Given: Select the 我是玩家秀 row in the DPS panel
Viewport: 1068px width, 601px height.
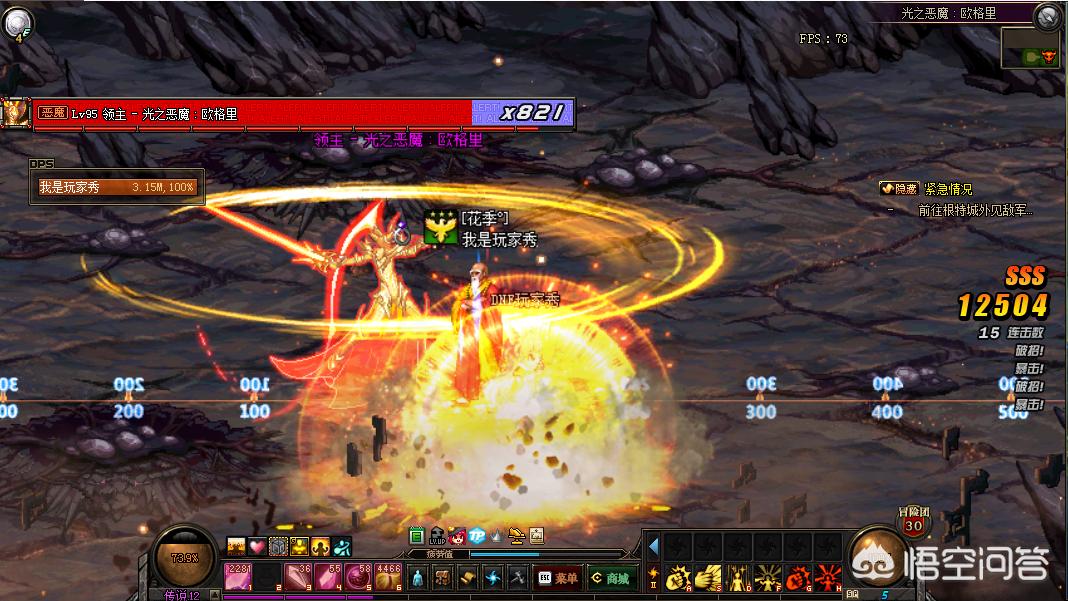Looking at the screenshot, I should point(117,187).
